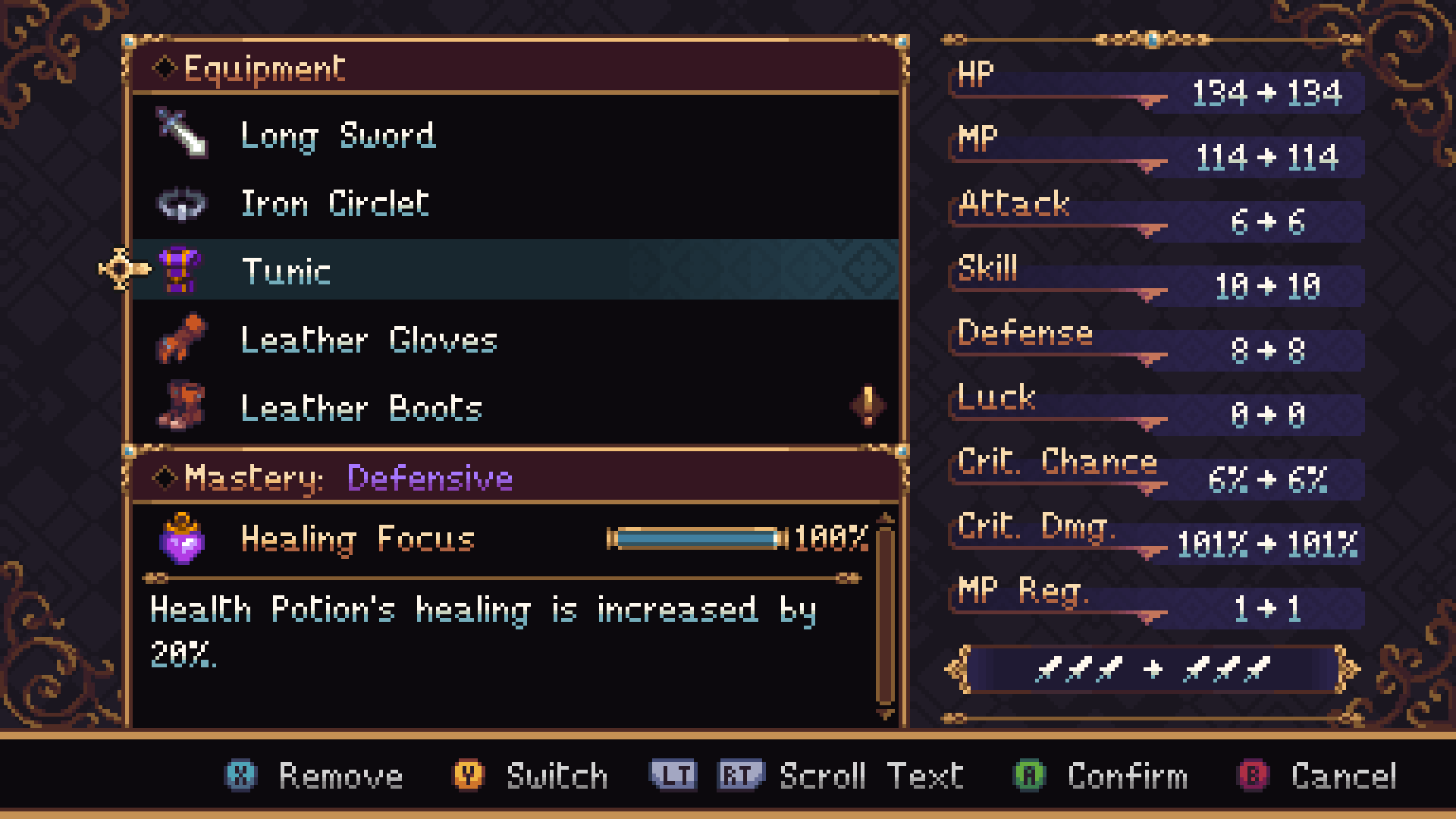This screenshot has height=819, width=1456.
Task: Click the Y Switch prompt icon
Action: point(468,775)
